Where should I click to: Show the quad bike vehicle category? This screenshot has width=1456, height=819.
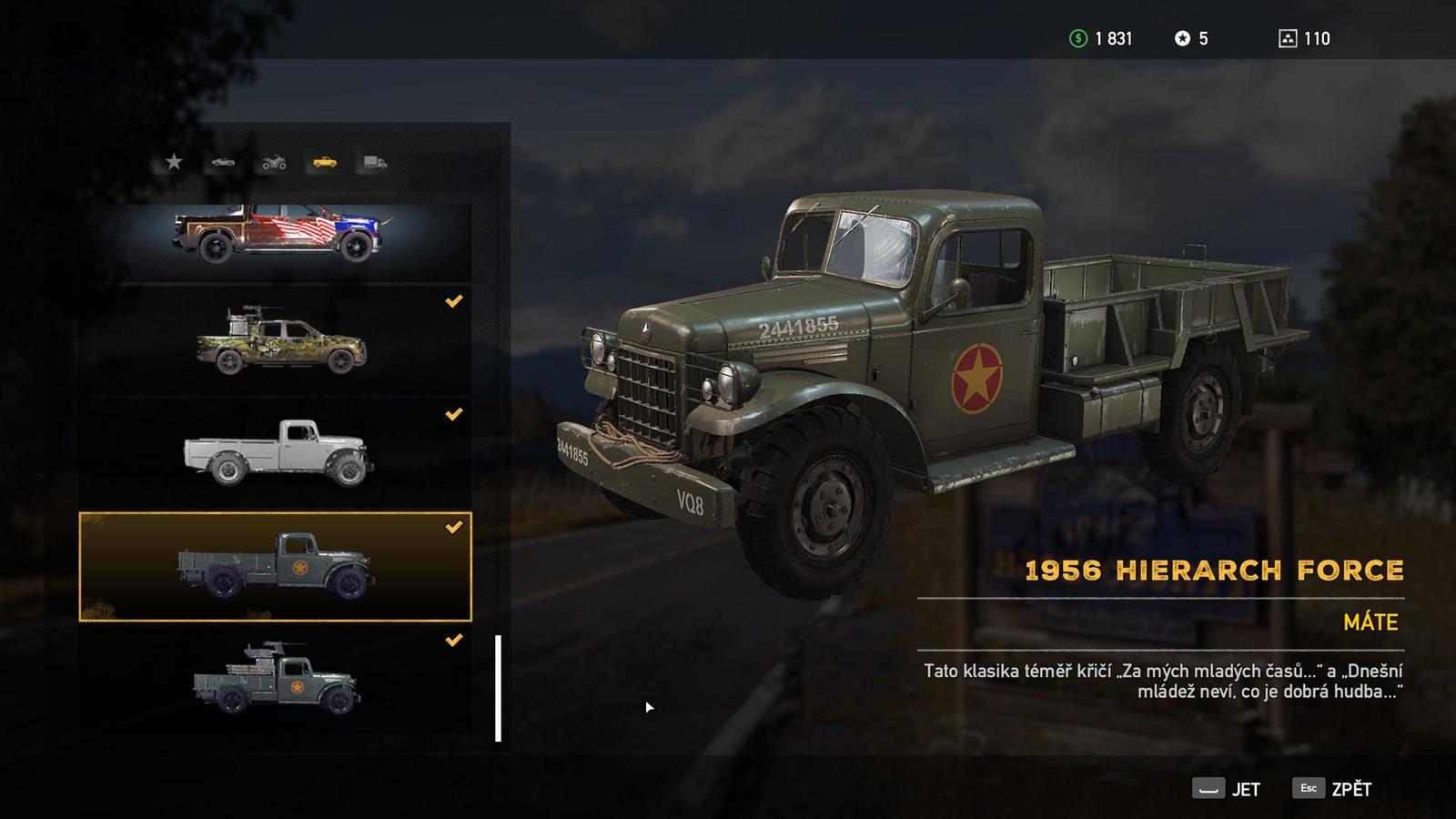[274, 163]
